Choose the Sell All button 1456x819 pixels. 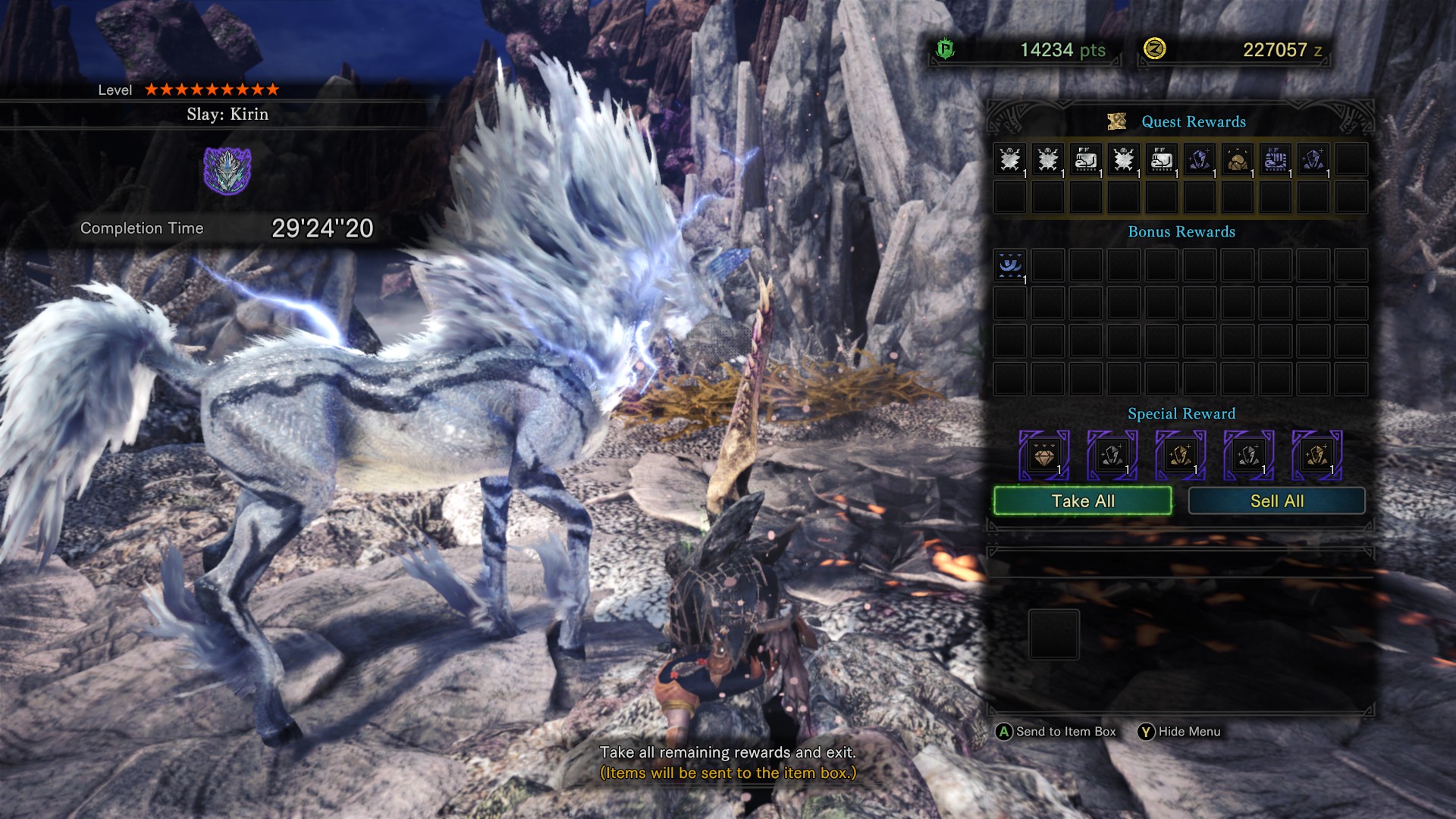[x=1276, y=501]
